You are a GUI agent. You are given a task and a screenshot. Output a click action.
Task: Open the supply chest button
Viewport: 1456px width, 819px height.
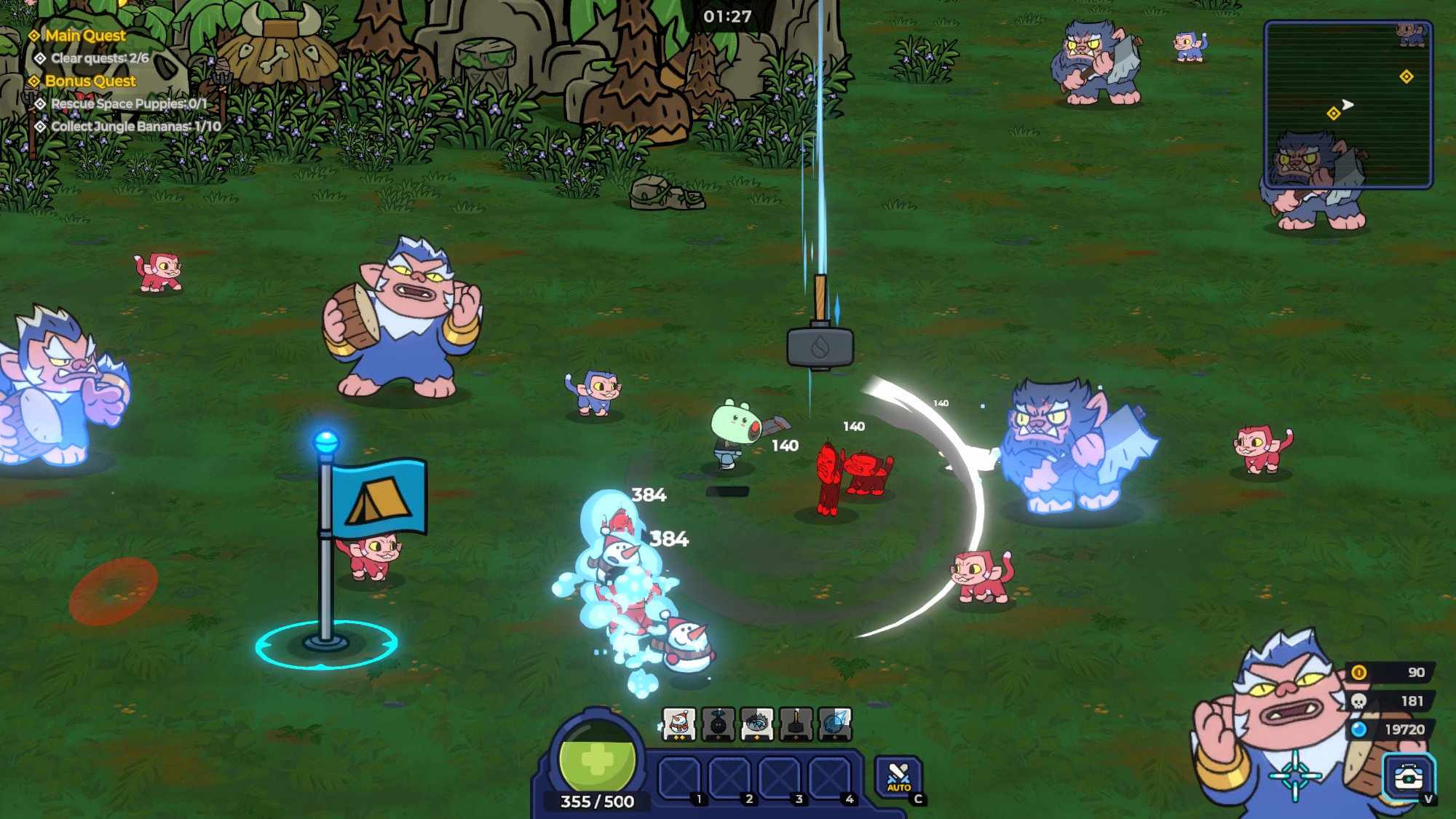pos(1408,778)
